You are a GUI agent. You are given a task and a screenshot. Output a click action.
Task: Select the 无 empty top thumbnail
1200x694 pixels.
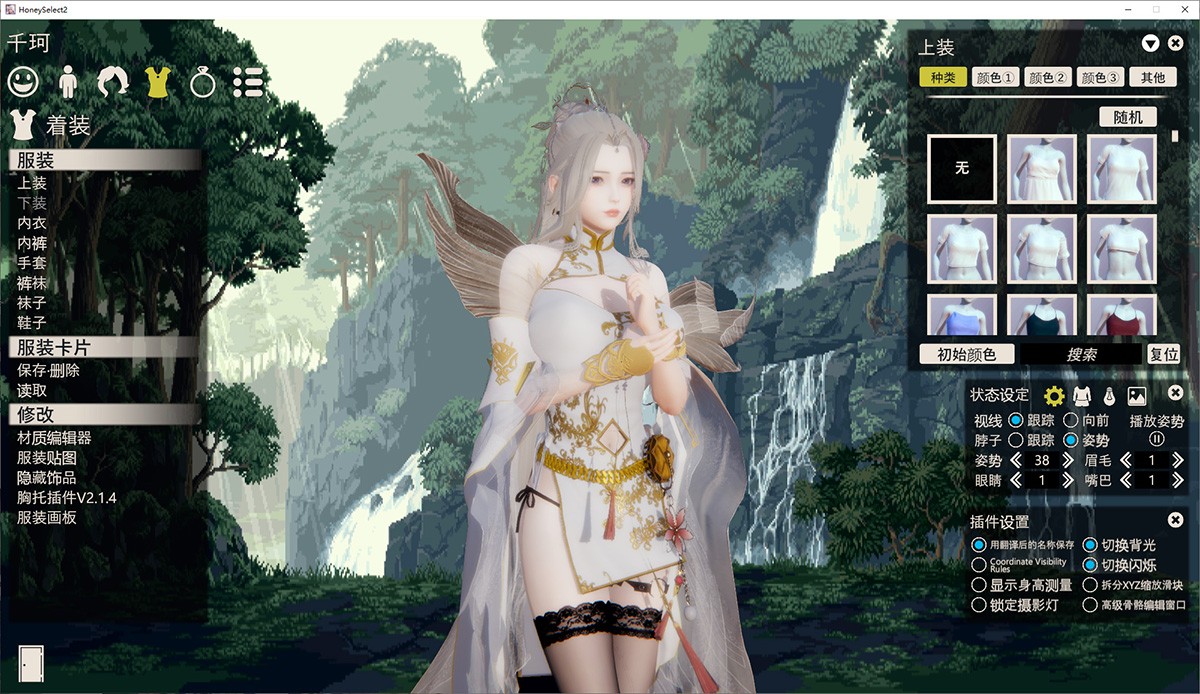click(962, 169)
